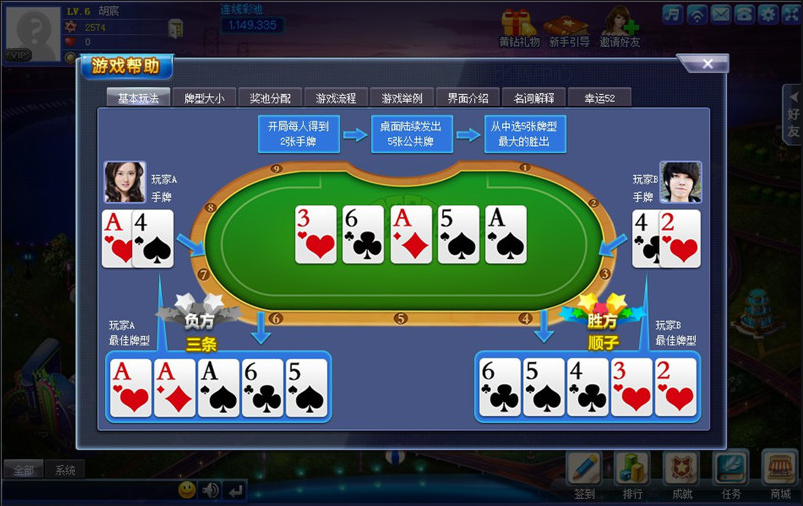This screenshot has height=506, width=803.
Task: Enter the 商城 shop
Action: [x=780, y=474]
